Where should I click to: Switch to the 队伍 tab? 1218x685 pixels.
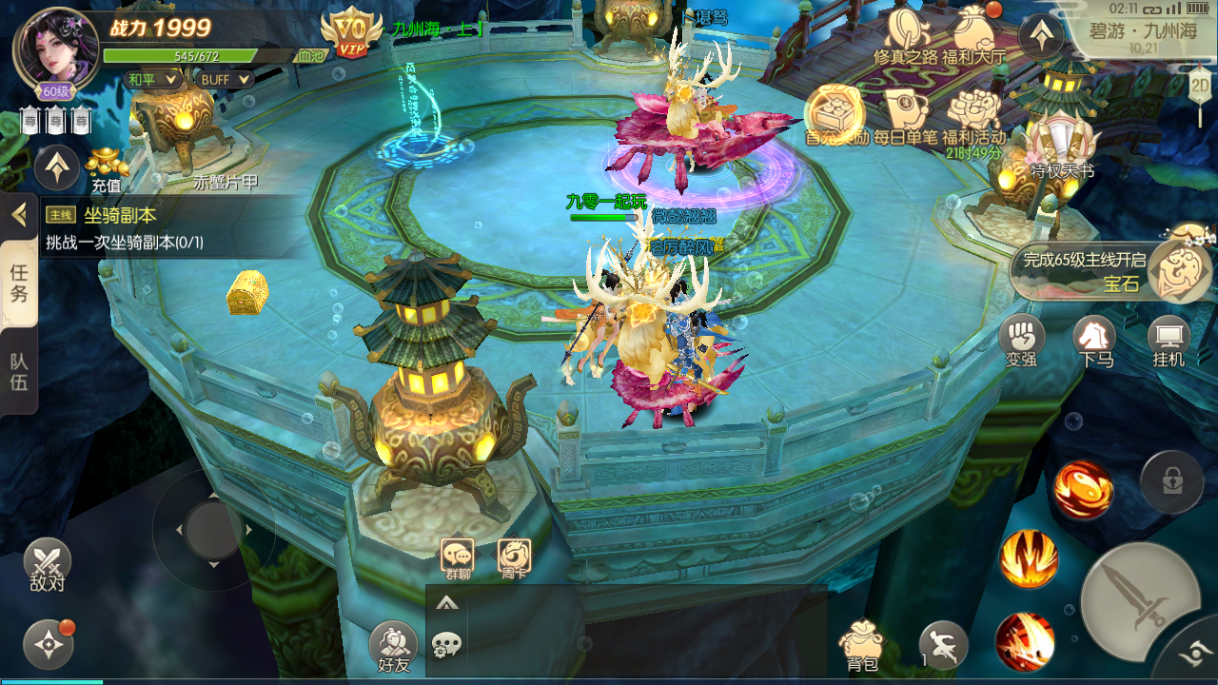pyautogui.click(x=19, y=371)
